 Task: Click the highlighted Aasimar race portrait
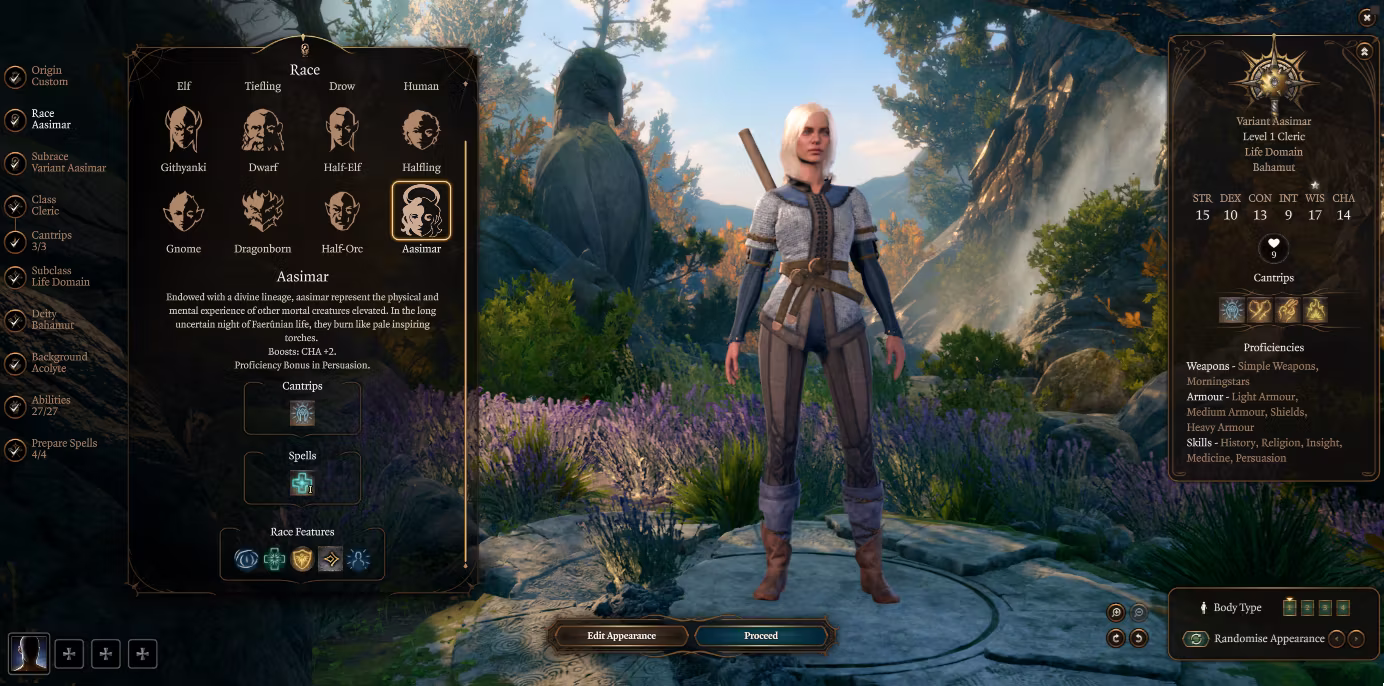(x=421, y=211)
